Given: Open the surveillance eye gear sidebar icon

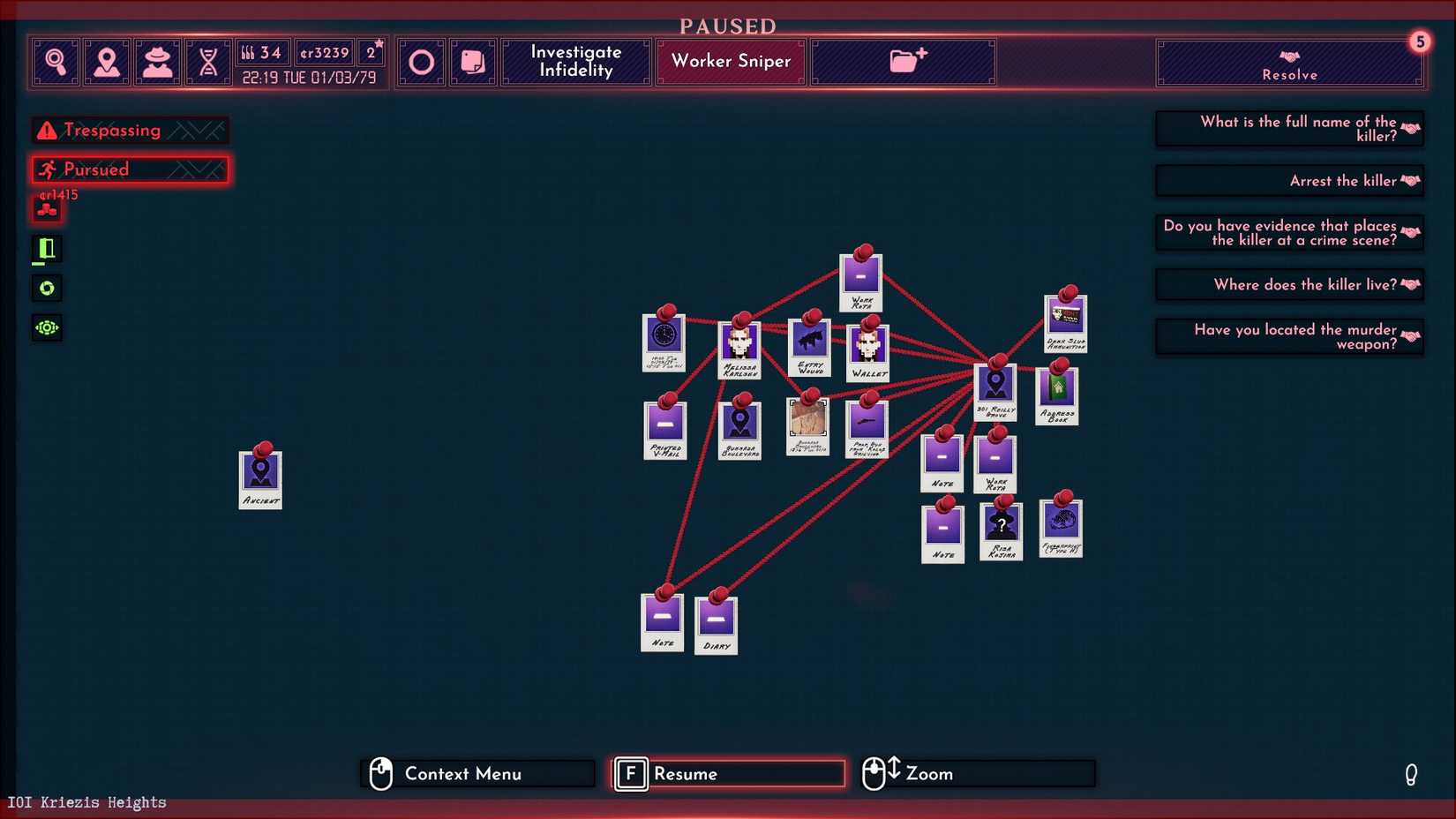Looking at the screenshot, I should tap(46, 327).
